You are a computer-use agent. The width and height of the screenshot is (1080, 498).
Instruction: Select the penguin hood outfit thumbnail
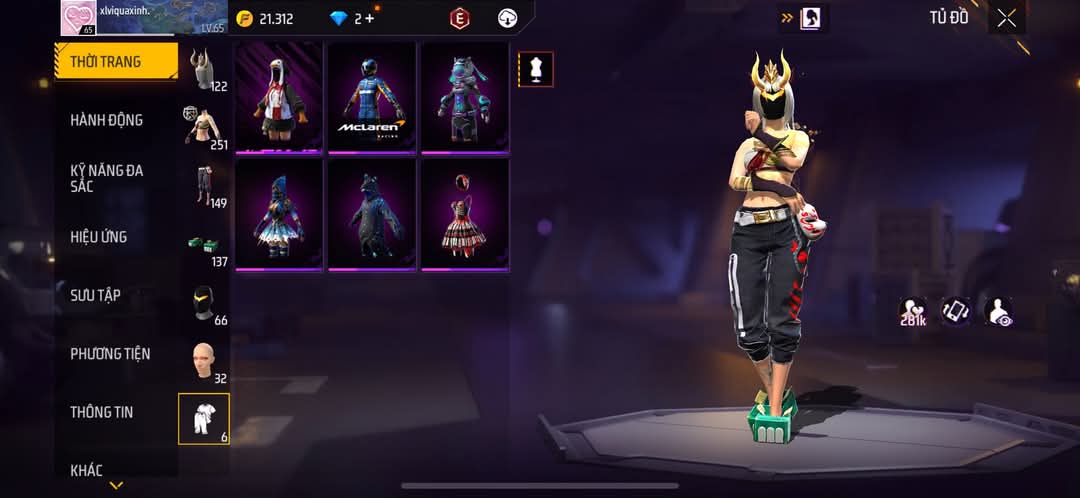click(279, 97)
